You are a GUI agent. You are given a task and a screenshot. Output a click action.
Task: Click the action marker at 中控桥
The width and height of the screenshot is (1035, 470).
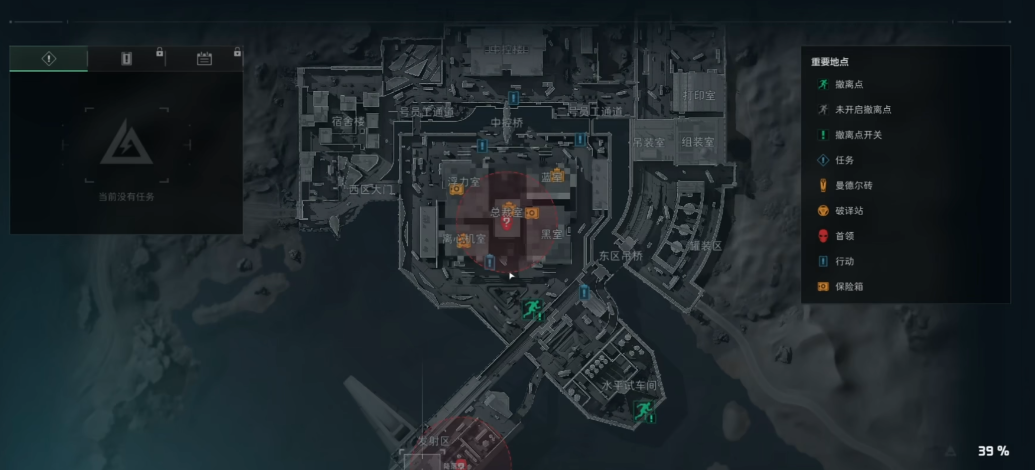click(514, 99)
